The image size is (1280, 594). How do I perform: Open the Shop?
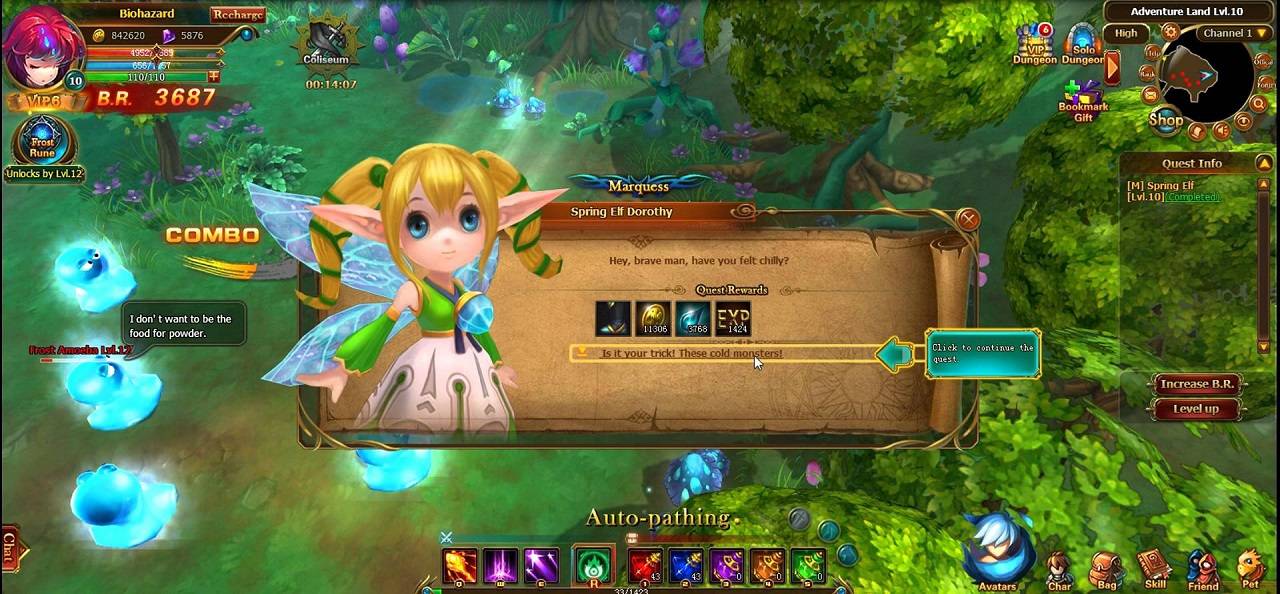point(1166,120)
